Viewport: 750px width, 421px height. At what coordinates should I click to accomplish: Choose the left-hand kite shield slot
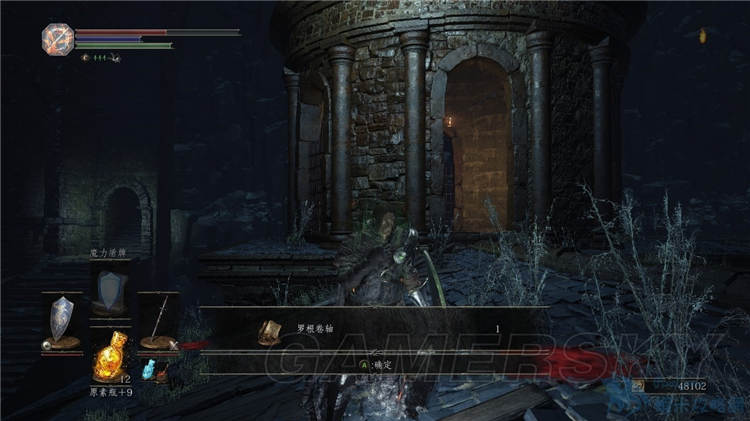coord(63,322)
